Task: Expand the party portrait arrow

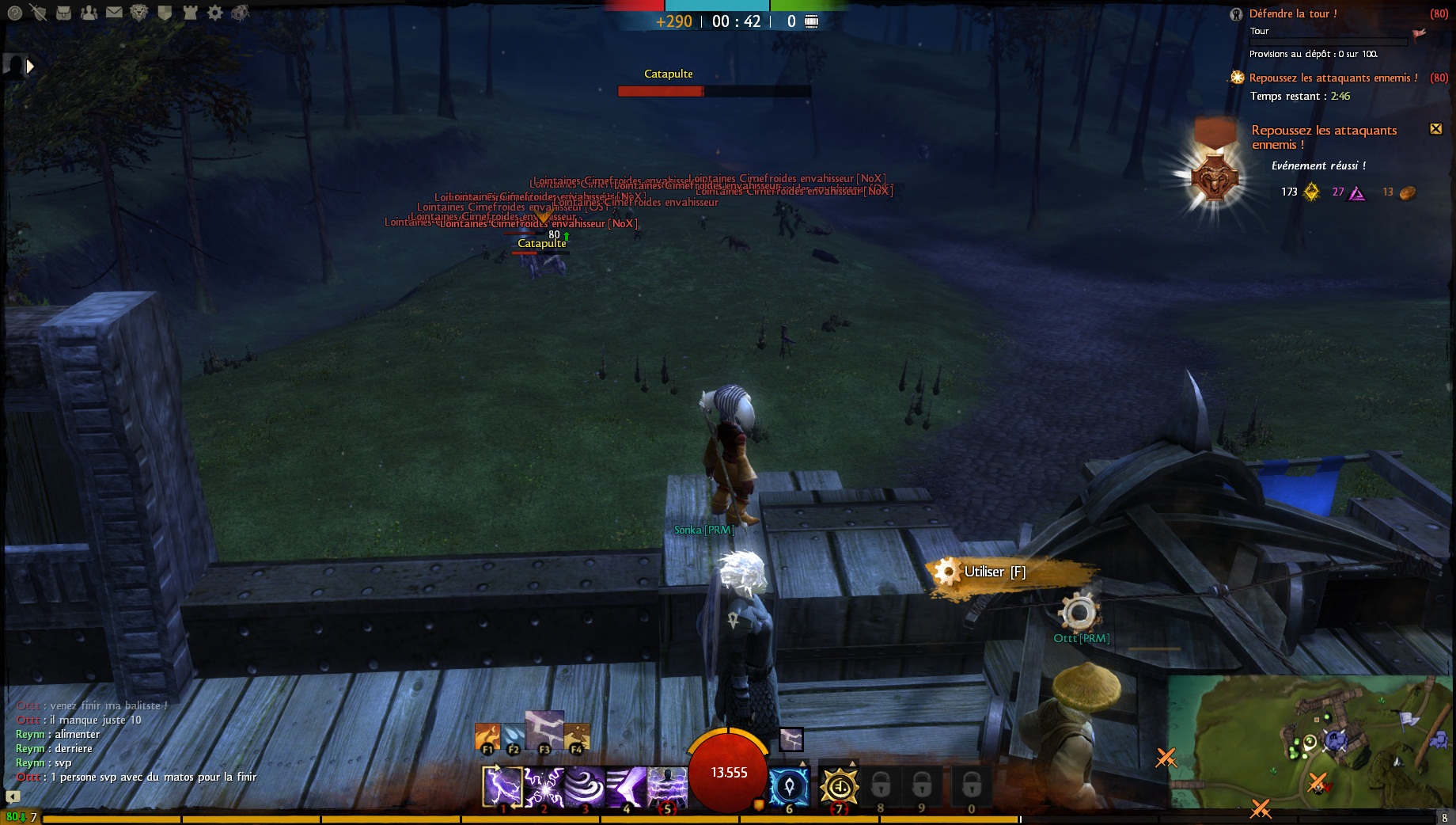Action: [x=30, y=67]
